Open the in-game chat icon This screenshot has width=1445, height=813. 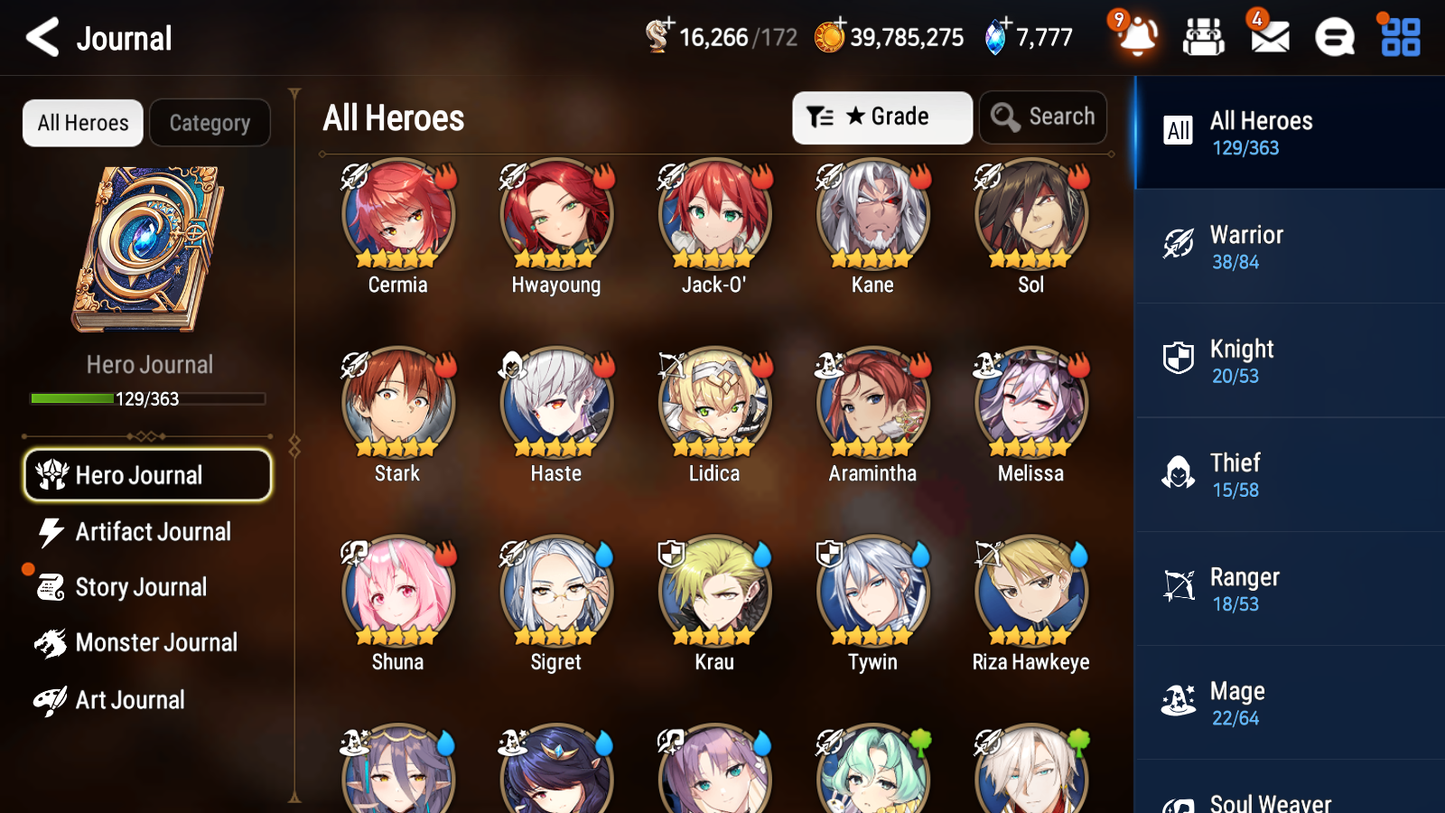coord(1334,36)
